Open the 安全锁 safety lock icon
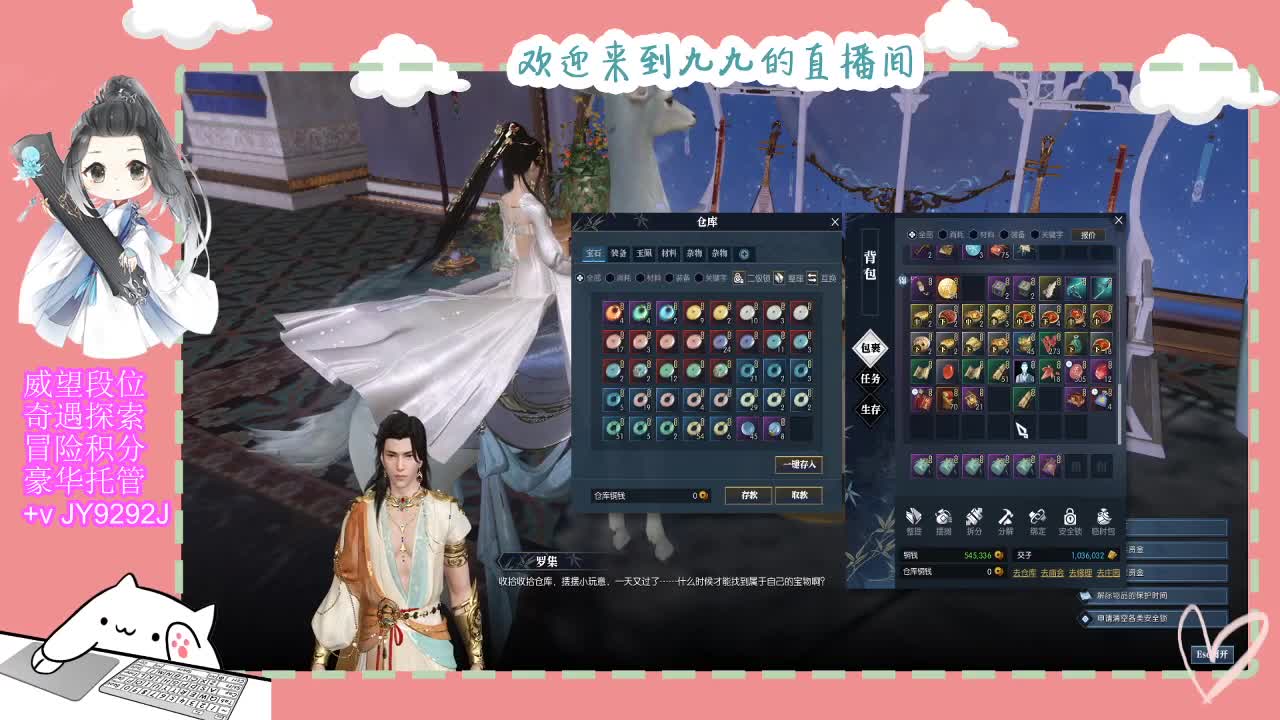Viewport: 1280px width, 720px height. click(x=1069, y=518)
